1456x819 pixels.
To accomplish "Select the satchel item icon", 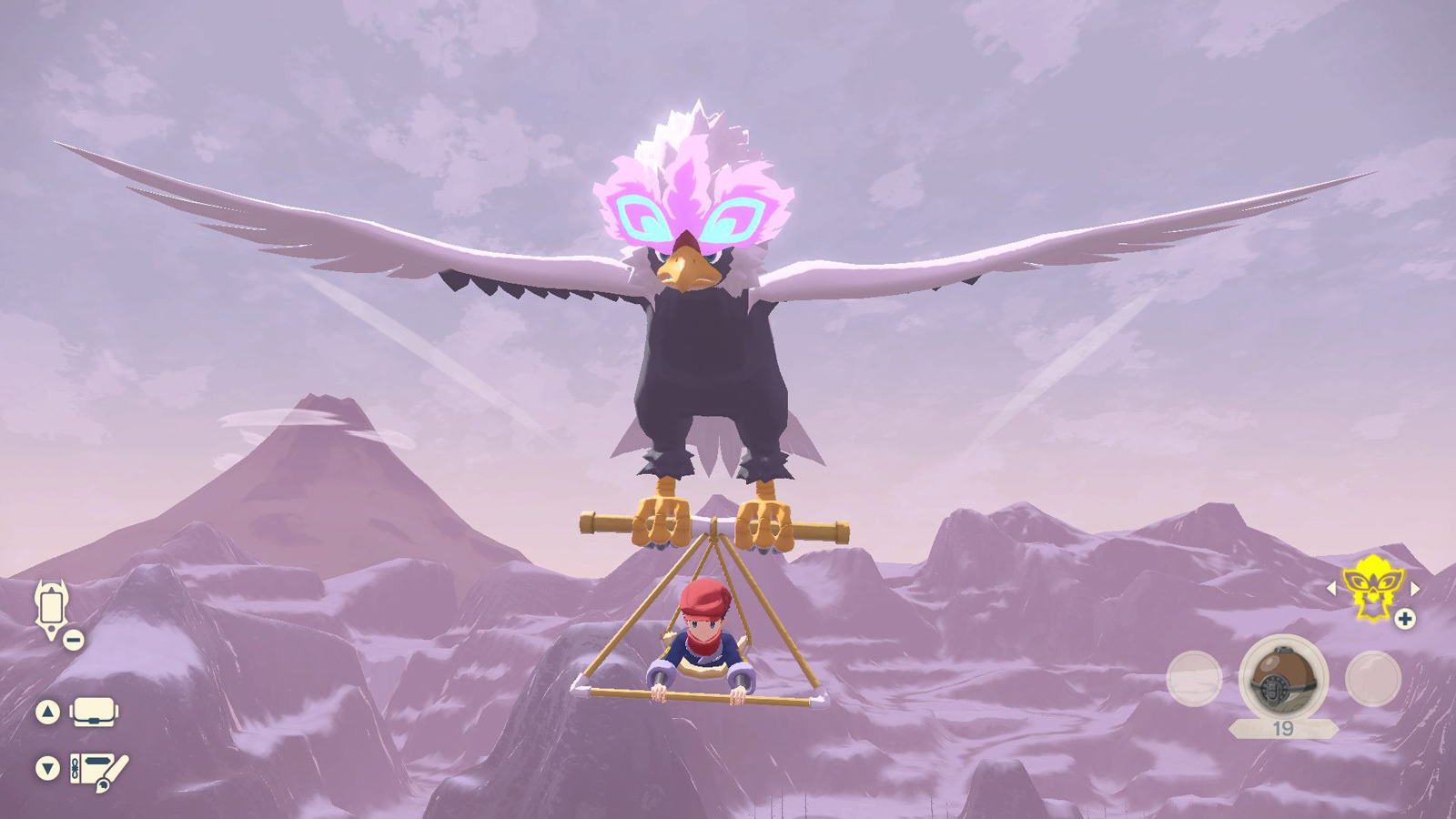I will 94,713.
